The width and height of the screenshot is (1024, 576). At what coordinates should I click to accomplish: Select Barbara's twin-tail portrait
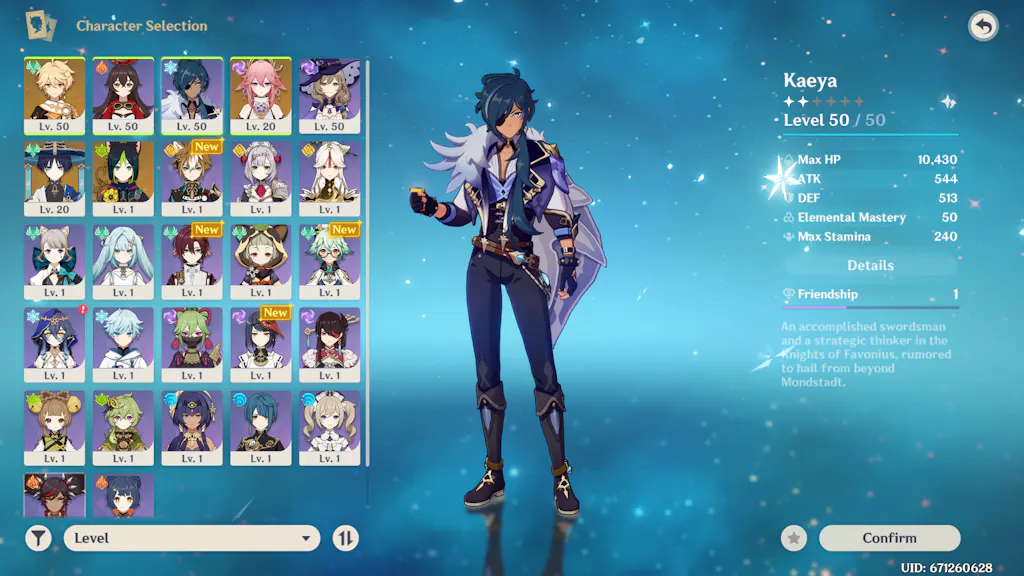point(330,424)
